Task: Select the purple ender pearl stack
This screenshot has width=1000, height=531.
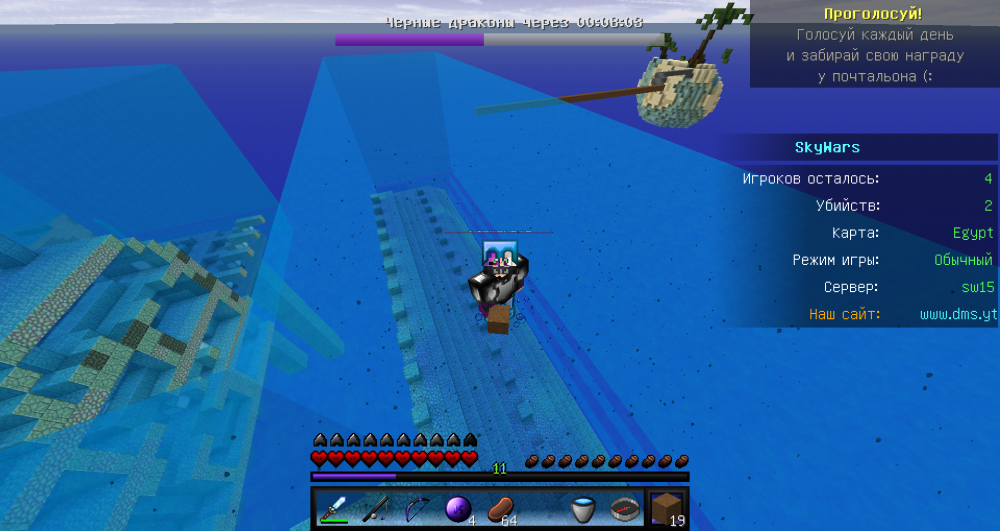Action: (458, 509)
